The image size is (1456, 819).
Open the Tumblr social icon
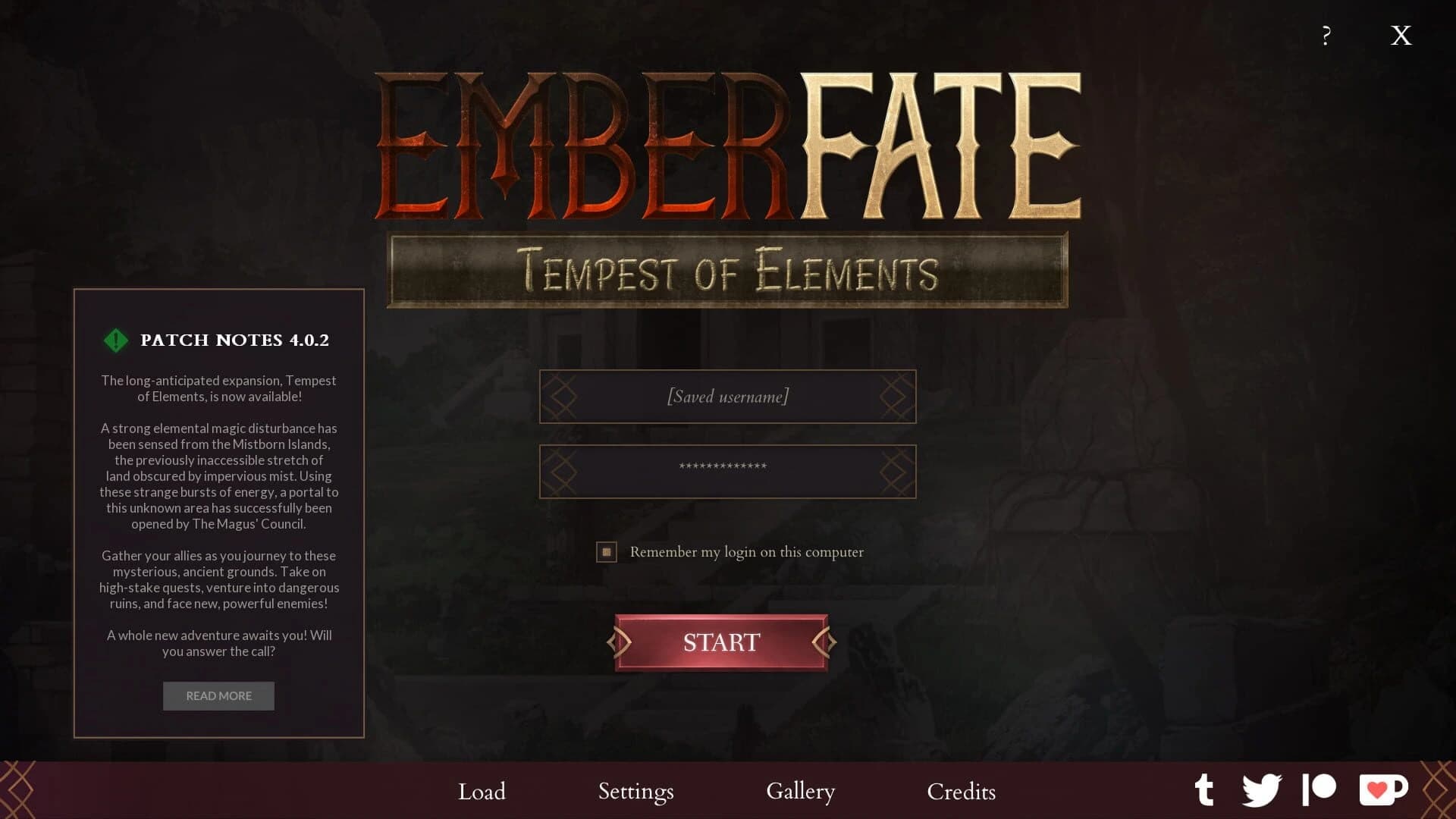pyautogui.click(x=1206, y=791)
